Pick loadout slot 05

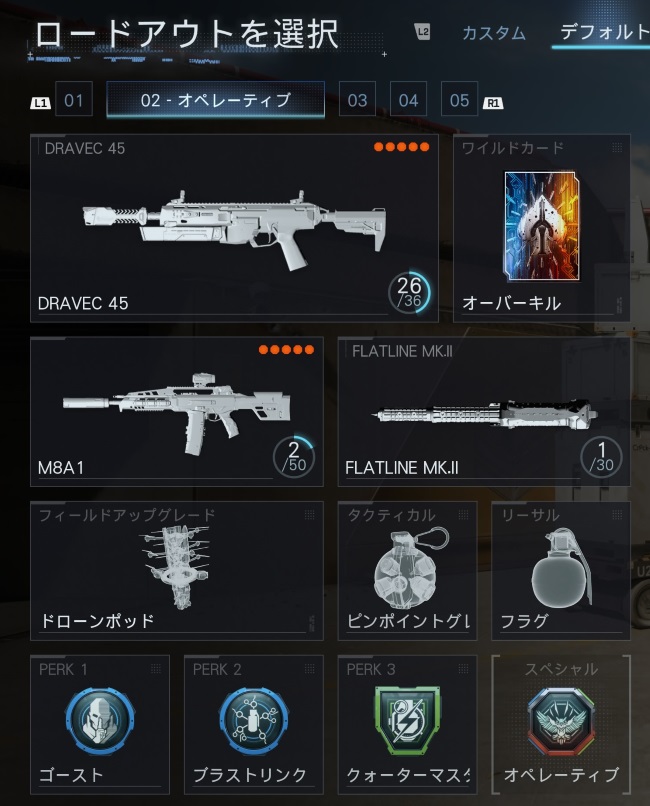click(459, 100)
